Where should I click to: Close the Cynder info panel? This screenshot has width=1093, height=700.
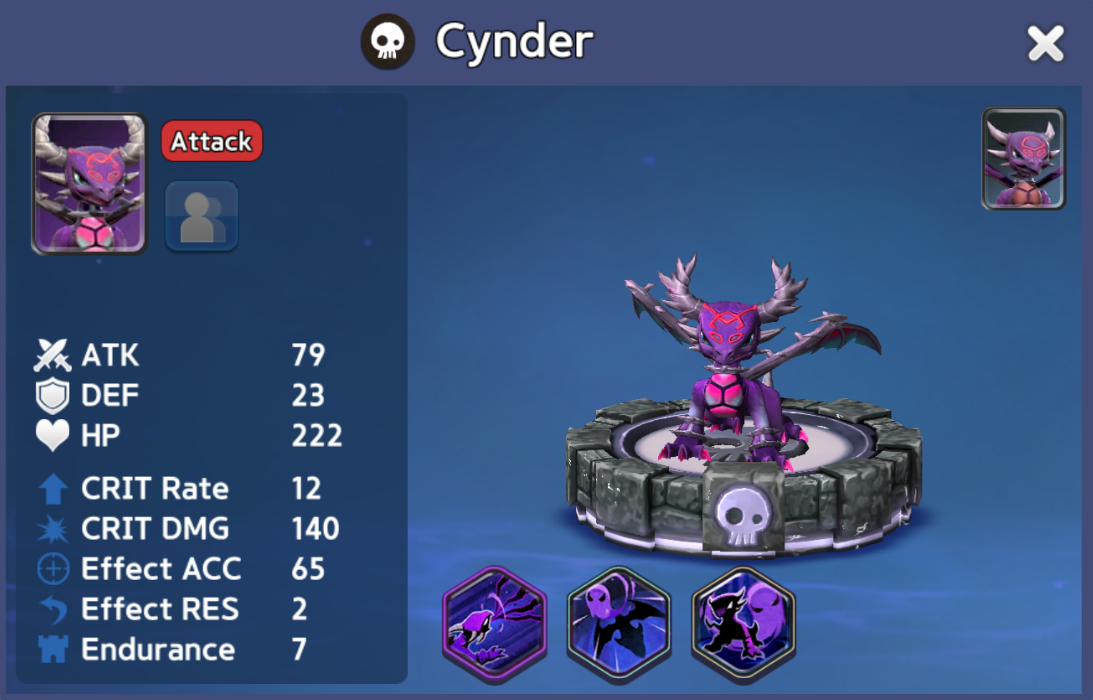[1045, 44]
